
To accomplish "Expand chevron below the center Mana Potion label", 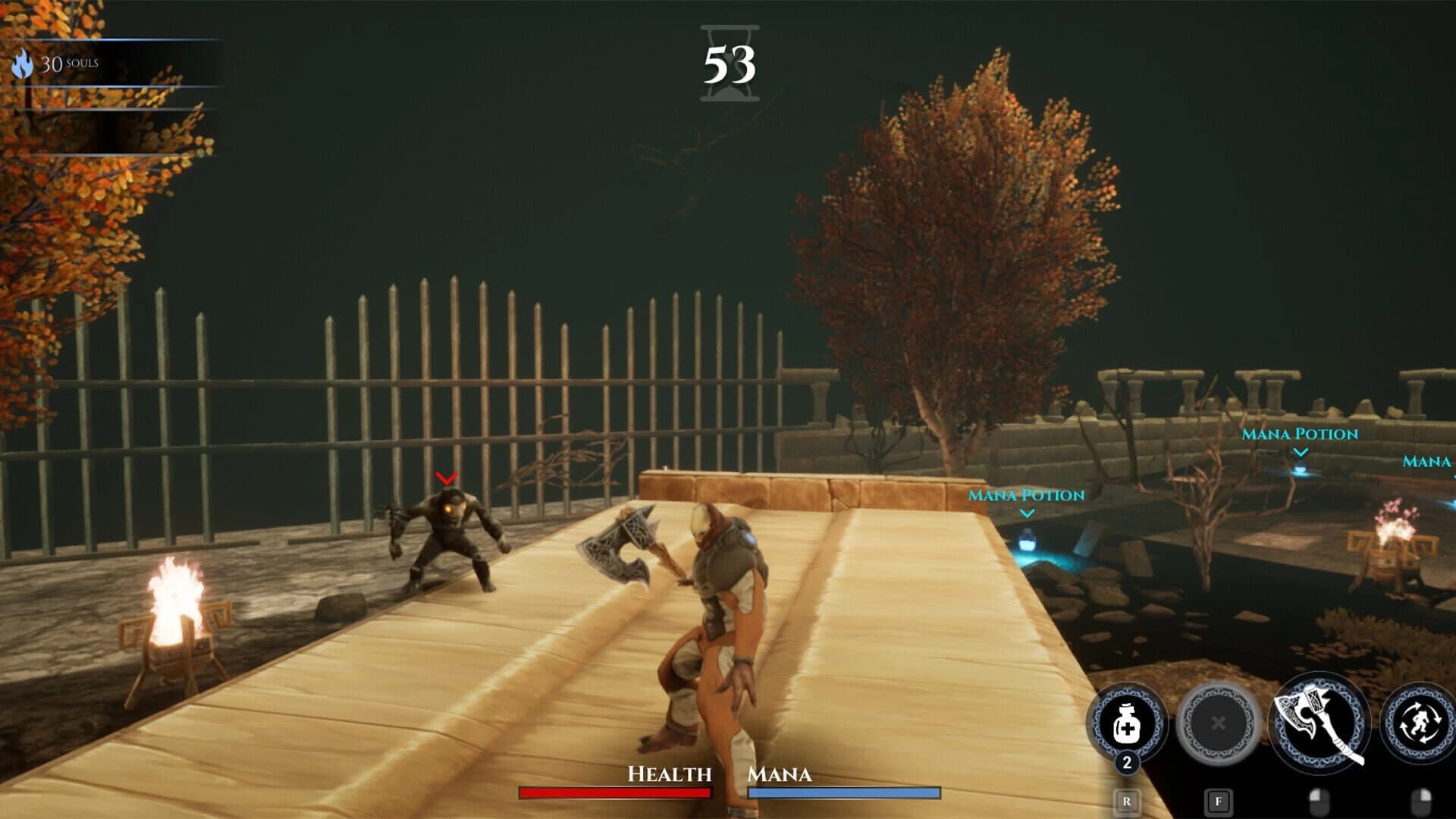I will point(1028,513).
